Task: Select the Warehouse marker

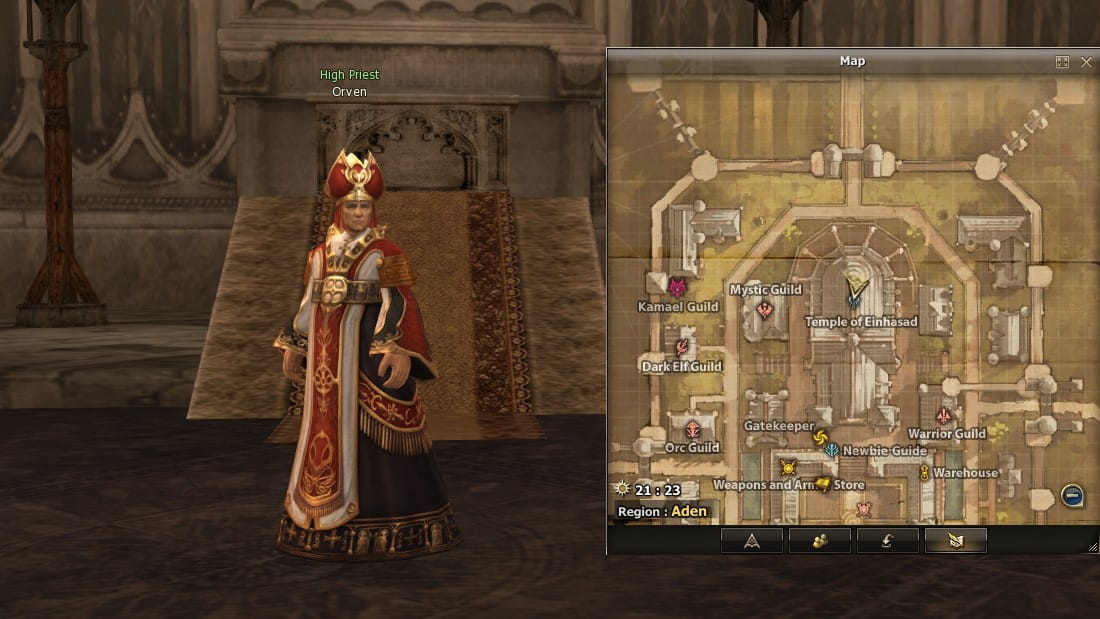Action: click(925, 472)
